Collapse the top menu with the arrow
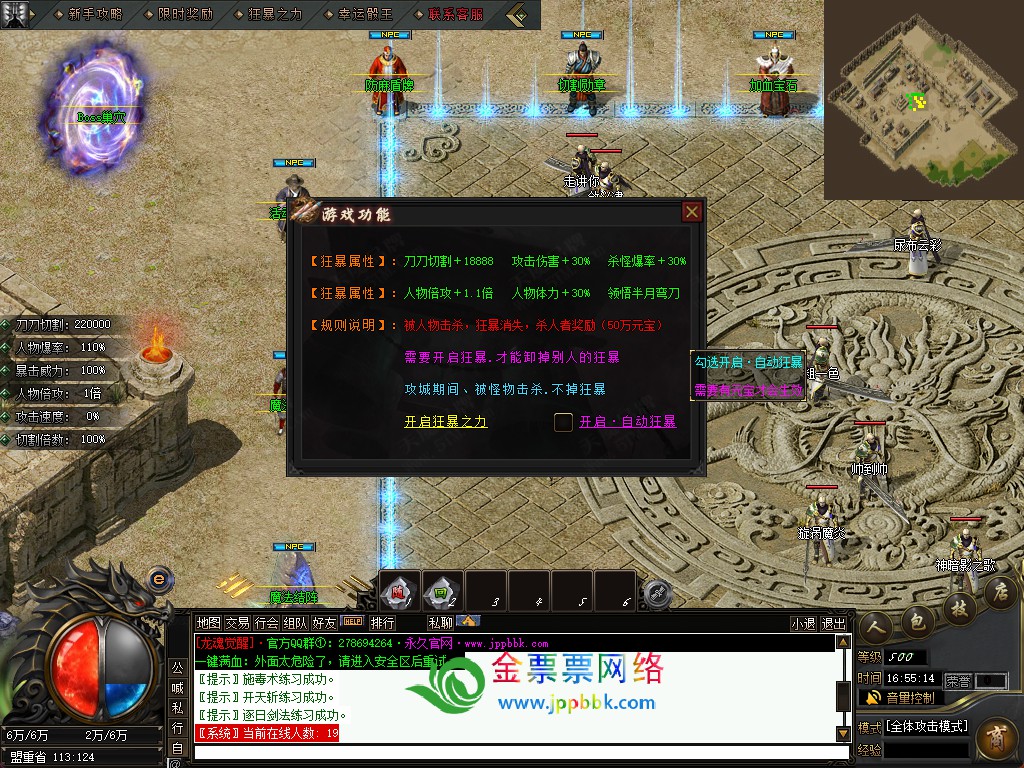This screenshot has height=768, width=1024. click(518, 14)
